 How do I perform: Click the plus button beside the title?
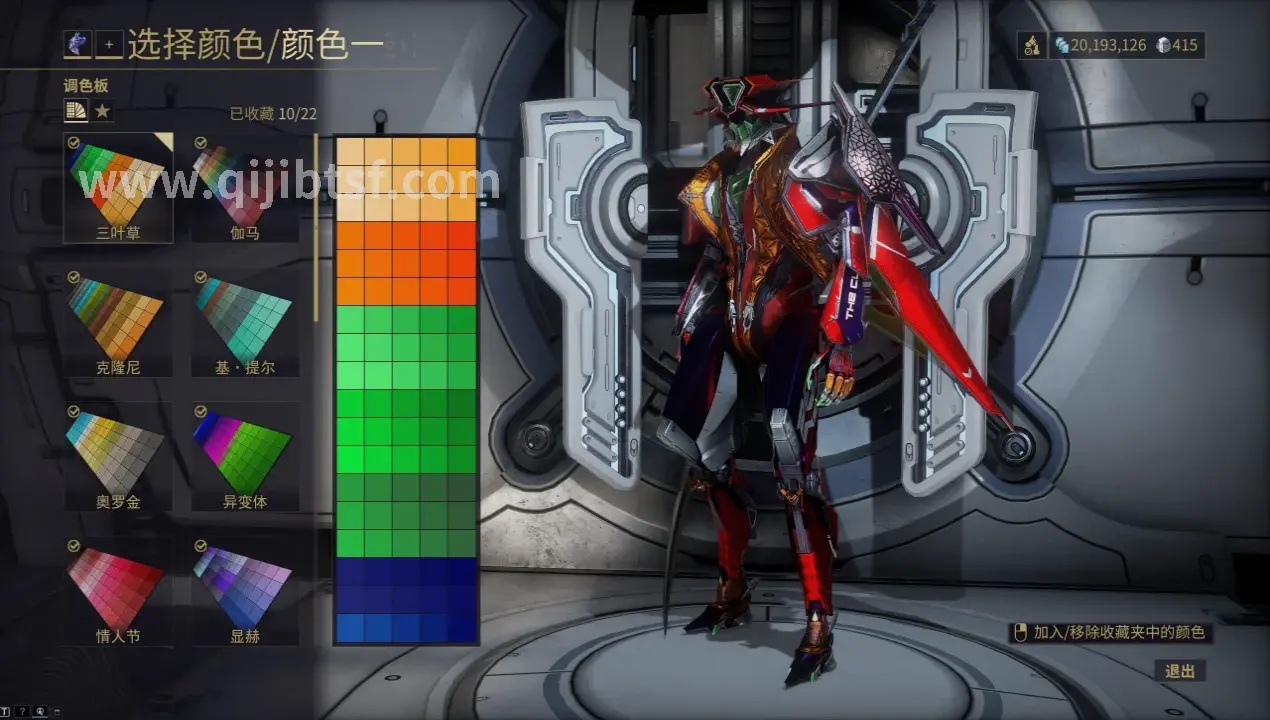(109, 45)
